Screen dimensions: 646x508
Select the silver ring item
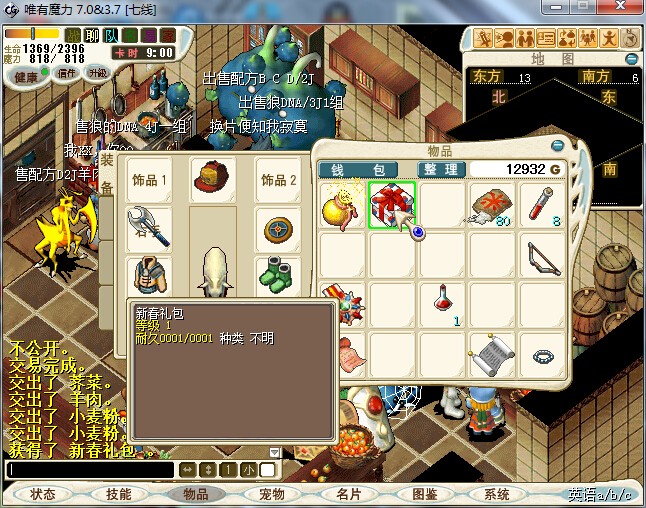click(x=544, y=355)
